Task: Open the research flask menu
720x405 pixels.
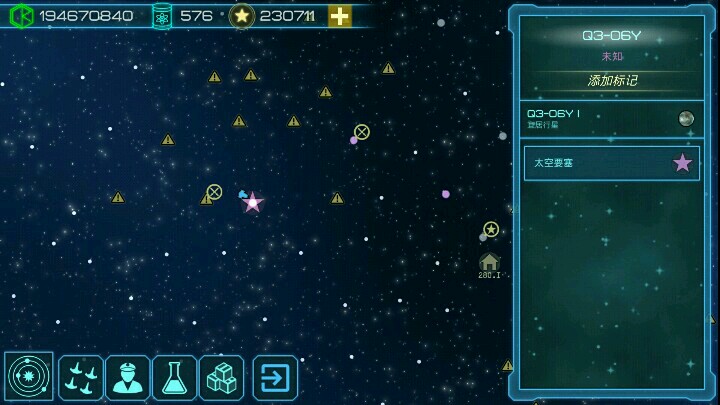Action: [174, 377]
